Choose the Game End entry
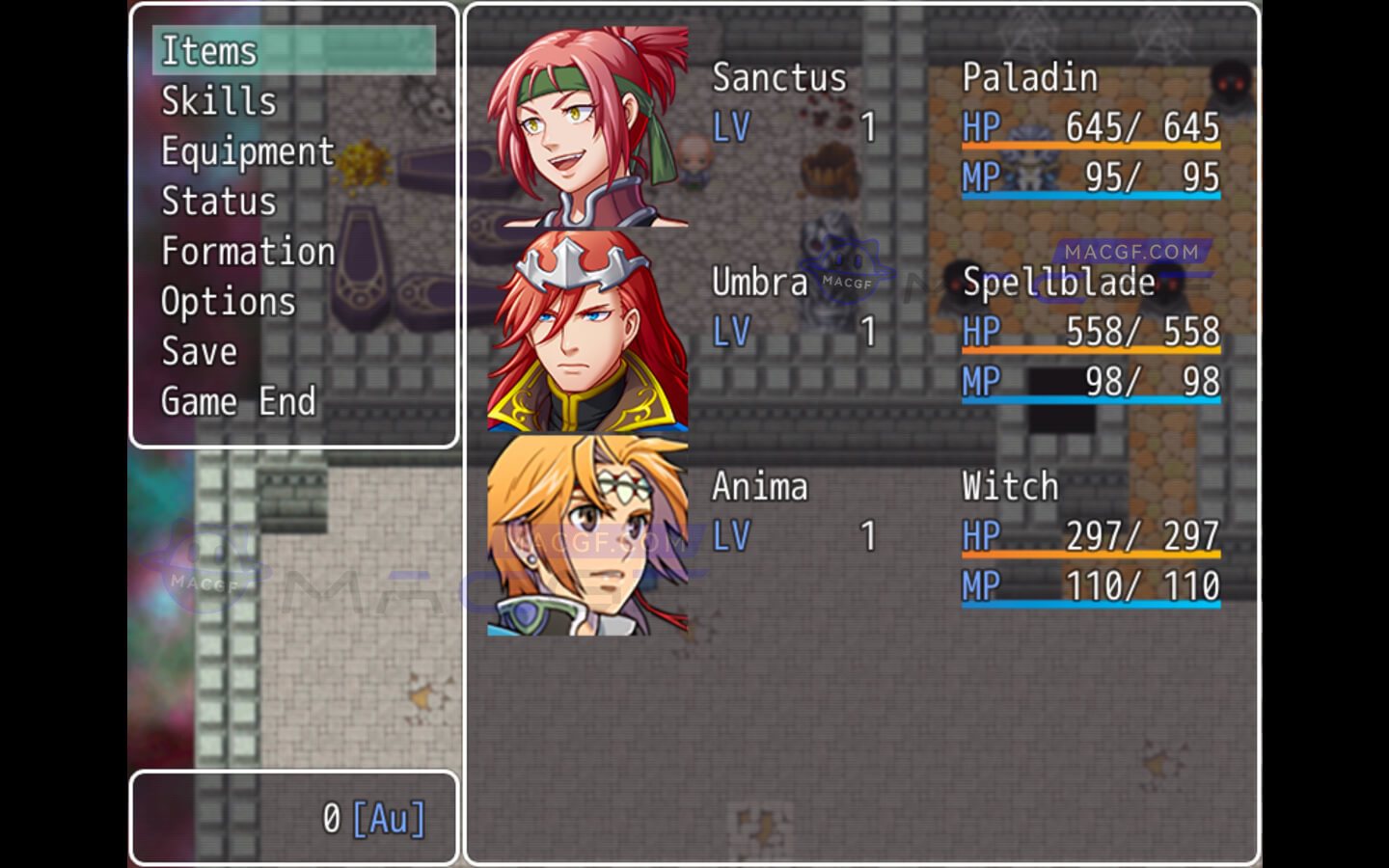The image size is (1389, 868). click(238, 402)
